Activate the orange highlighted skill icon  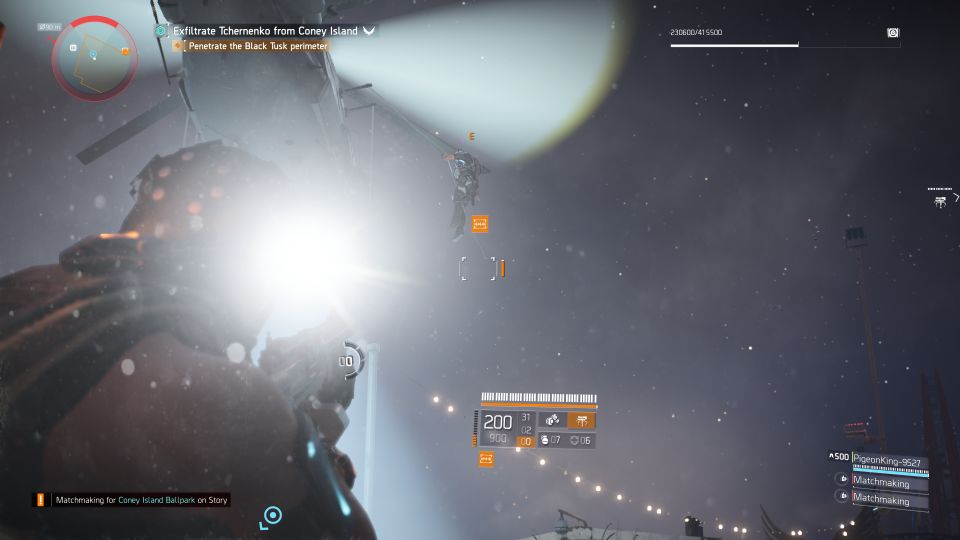click(581, 420)
